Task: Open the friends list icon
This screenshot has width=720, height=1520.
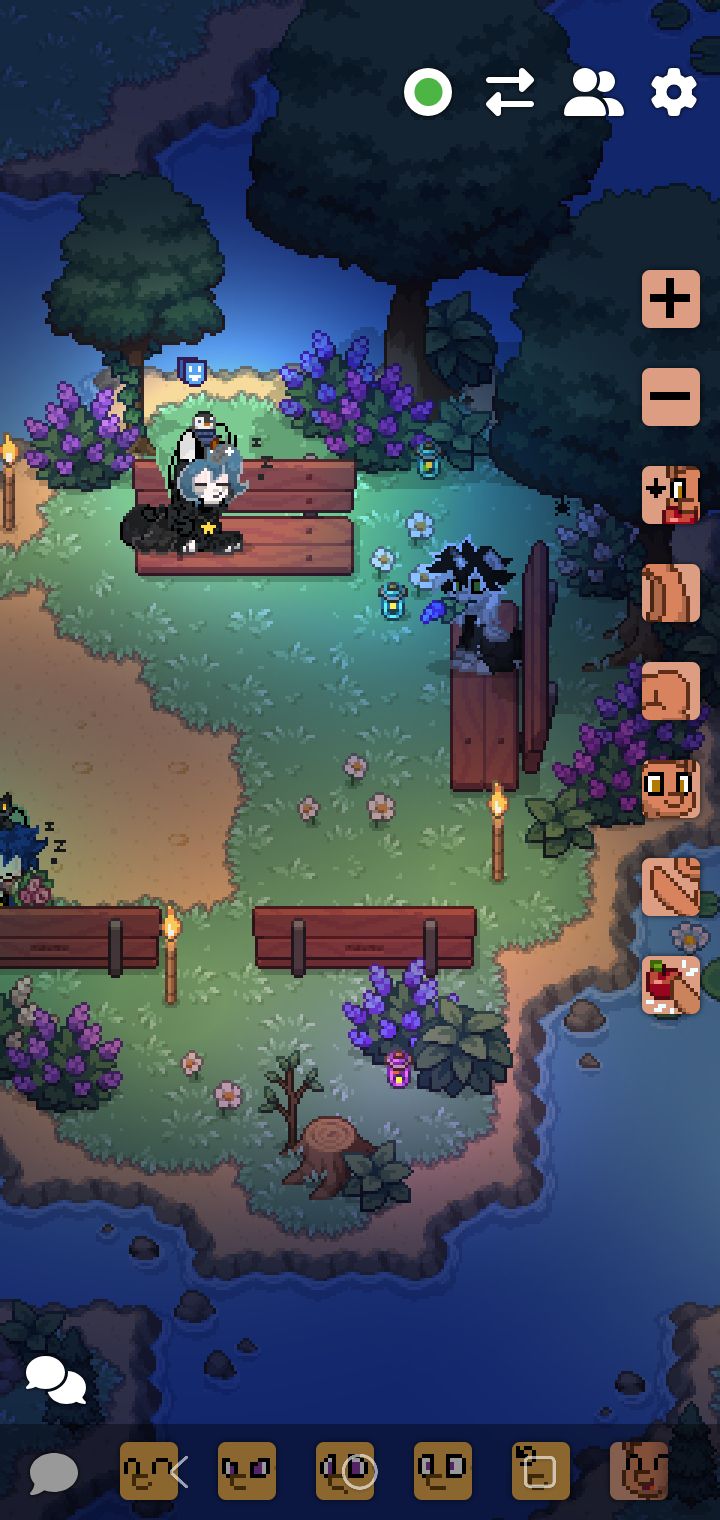Action: (x=593, y=93)
